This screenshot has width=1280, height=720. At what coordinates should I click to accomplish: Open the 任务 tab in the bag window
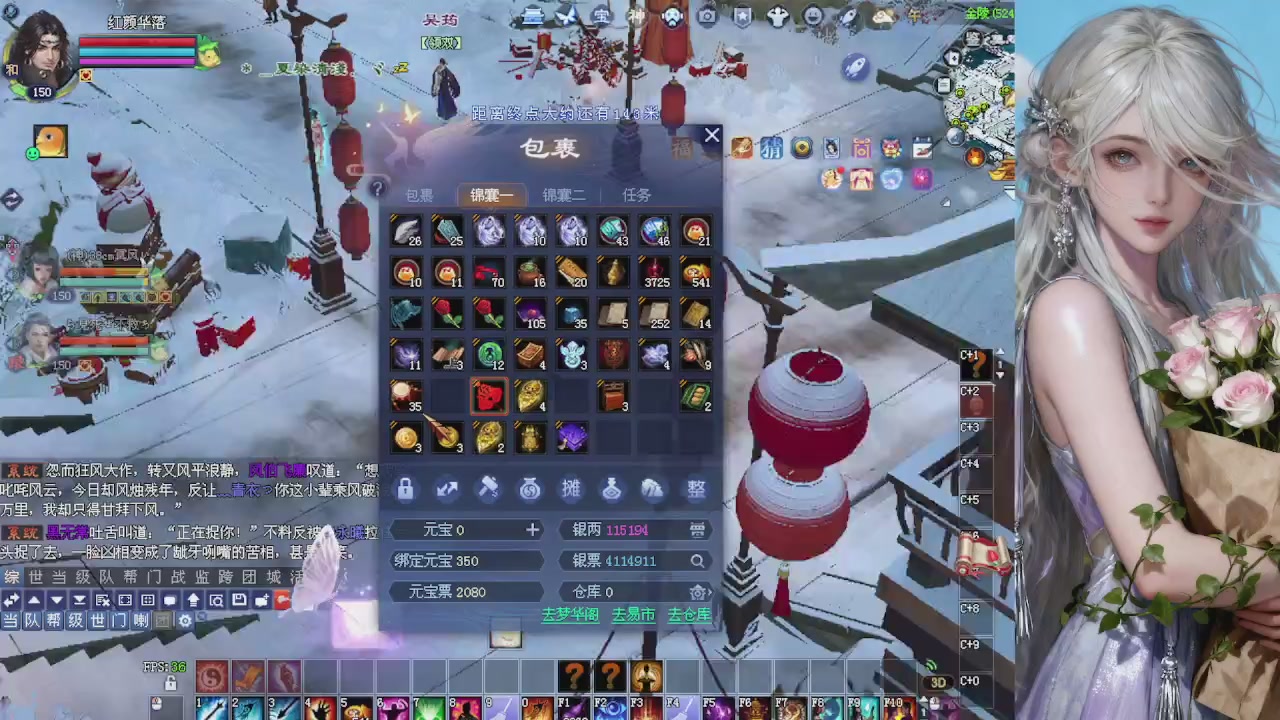pos(635,195)
